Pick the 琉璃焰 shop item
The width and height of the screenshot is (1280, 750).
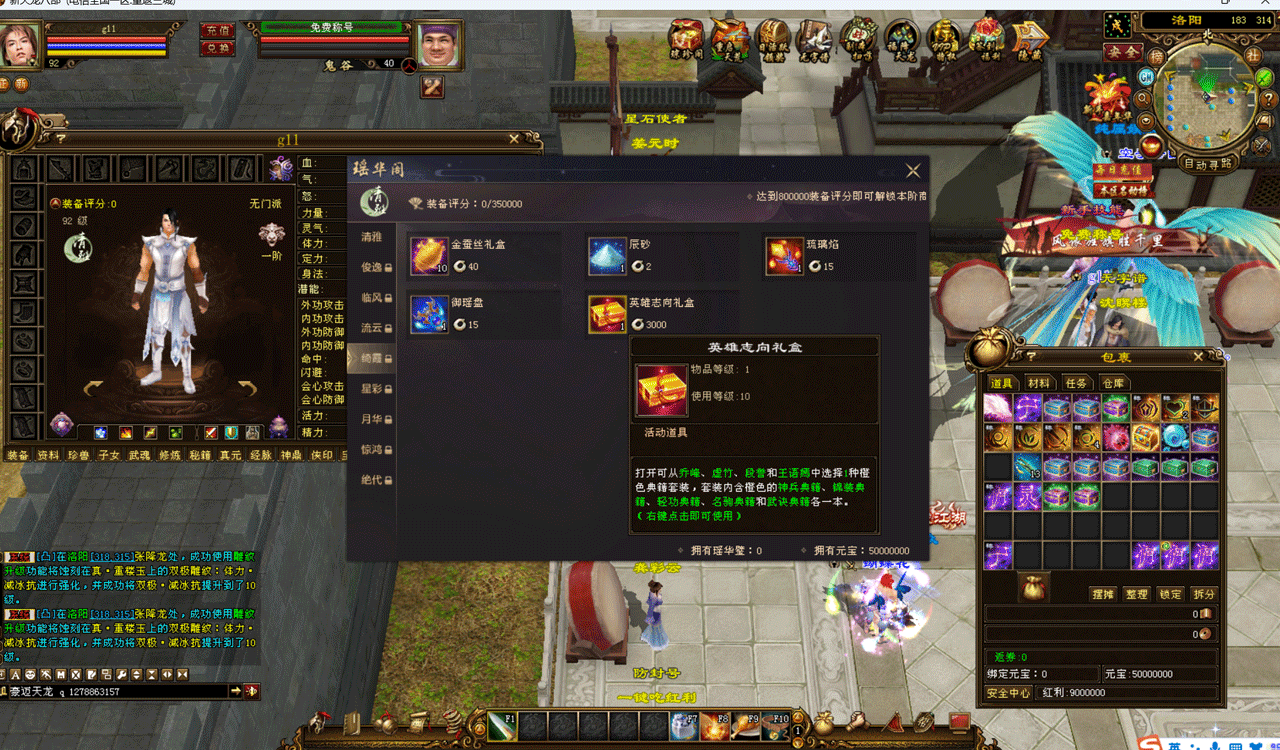pyautogui.click(x=785, y=257)
